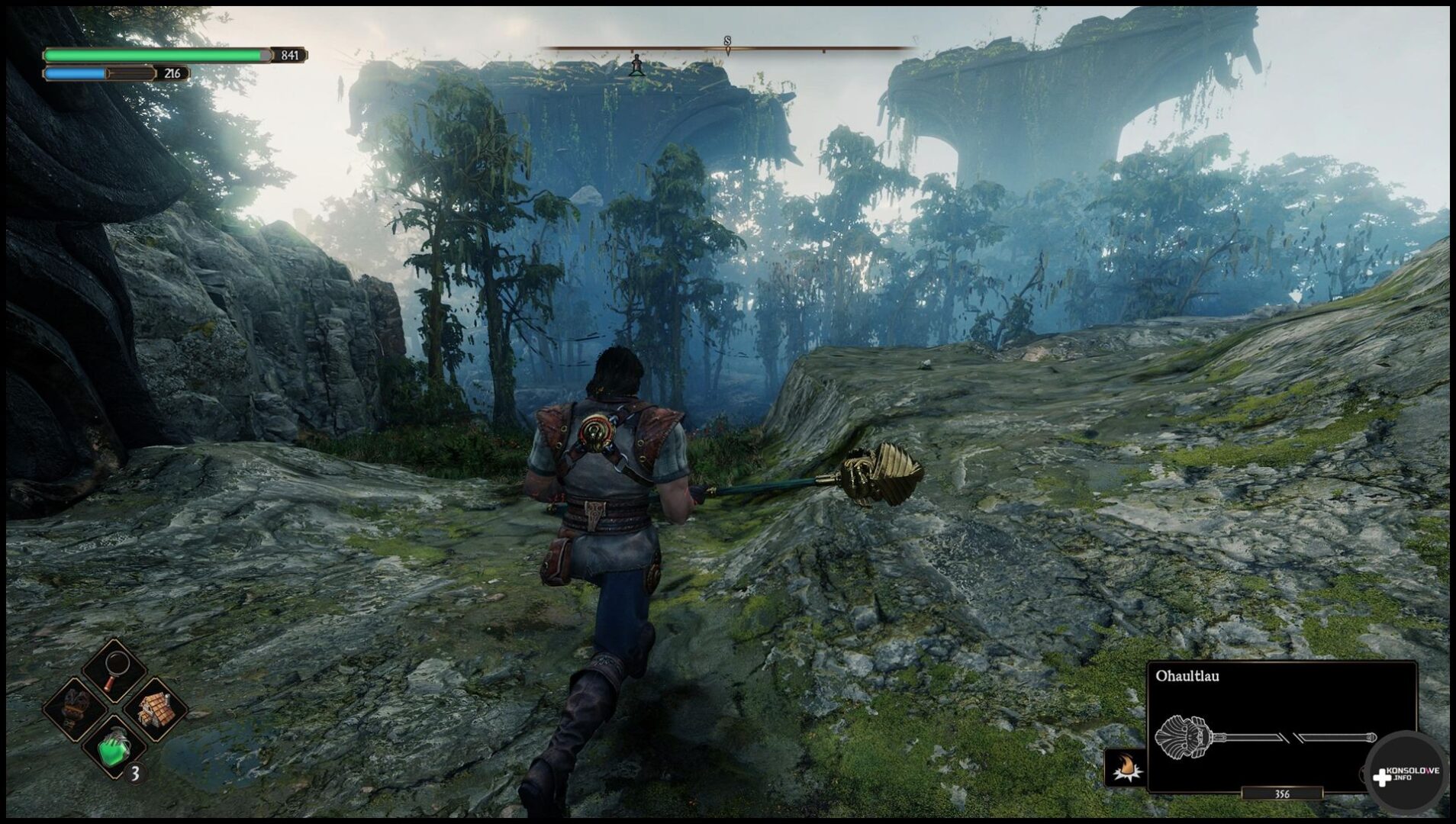Choose the dark mask quick slot

[75, 708]
